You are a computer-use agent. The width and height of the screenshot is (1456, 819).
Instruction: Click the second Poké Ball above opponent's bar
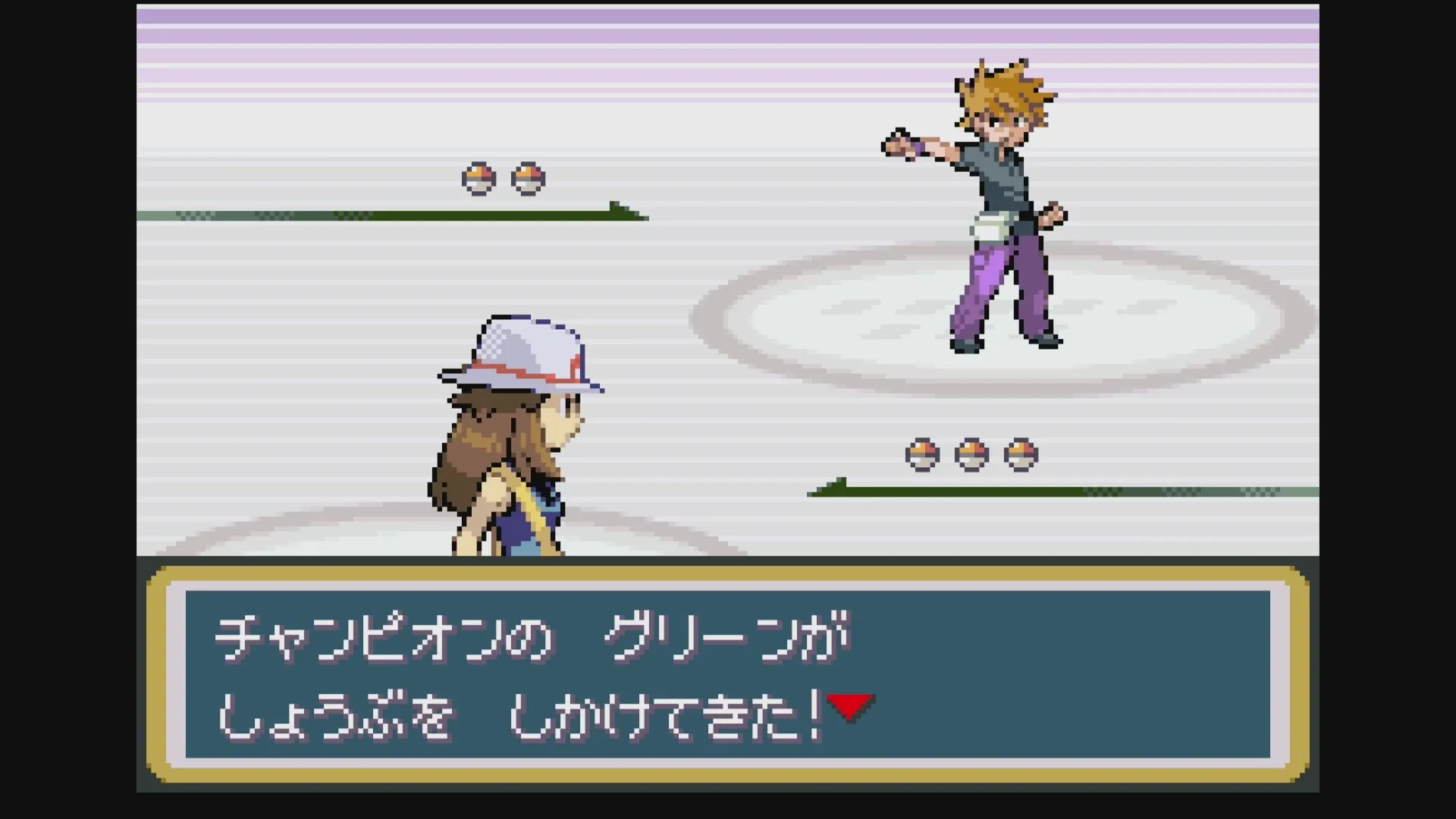[x=526, y=179]
